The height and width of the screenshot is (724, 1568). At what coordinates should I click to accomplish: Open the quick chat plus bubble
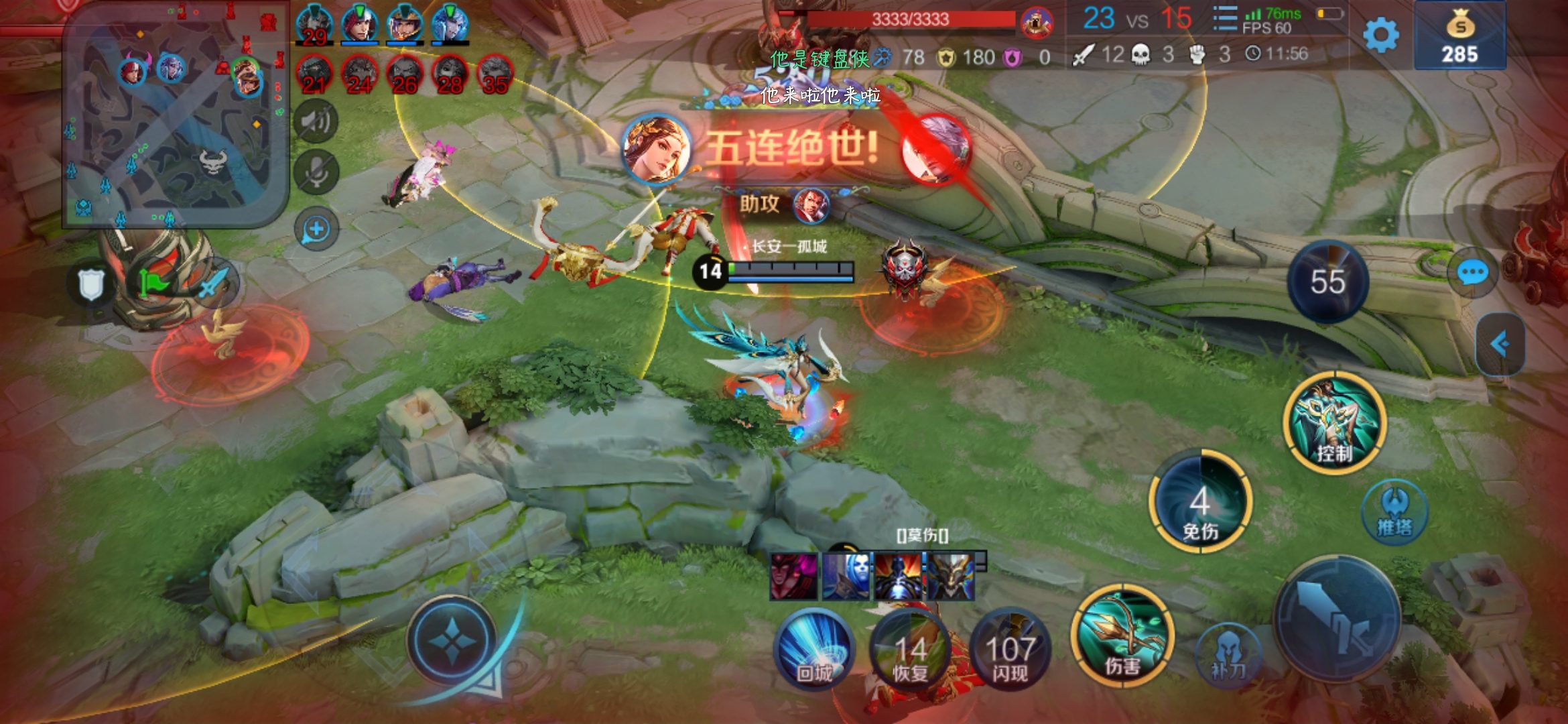316,230
